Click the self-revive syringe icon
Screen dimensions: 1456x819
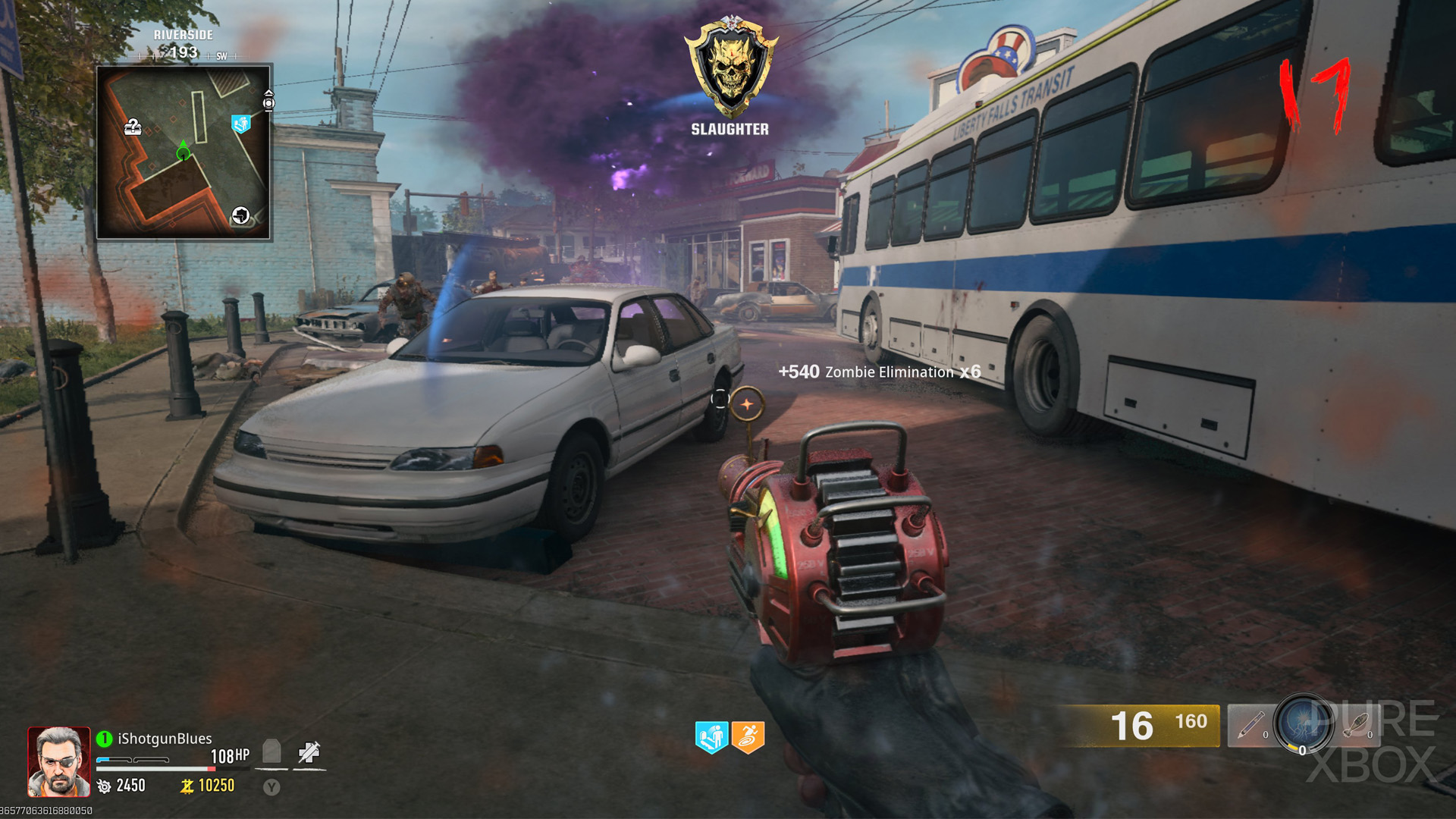(x=308, y=751)
